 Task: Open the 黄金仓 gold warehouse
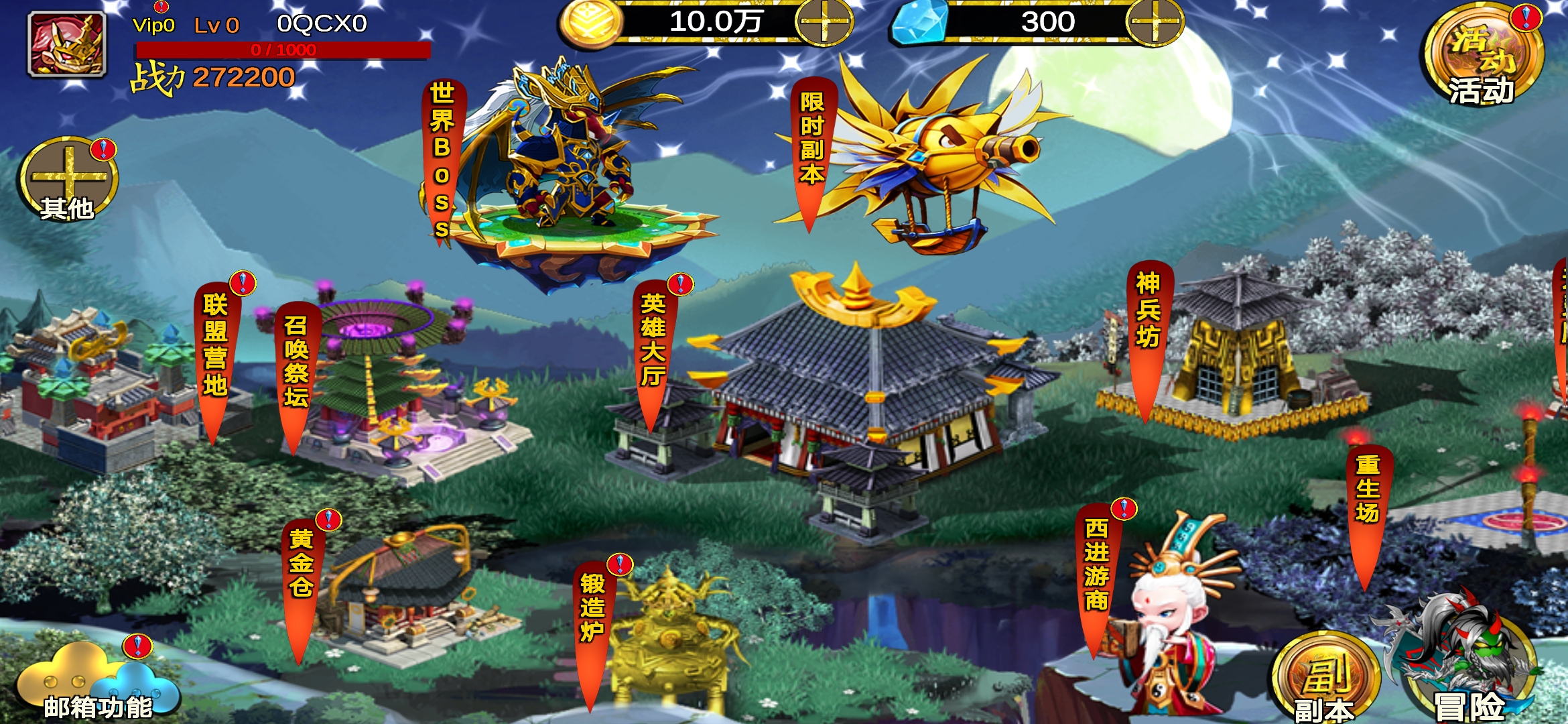[301, 566]
